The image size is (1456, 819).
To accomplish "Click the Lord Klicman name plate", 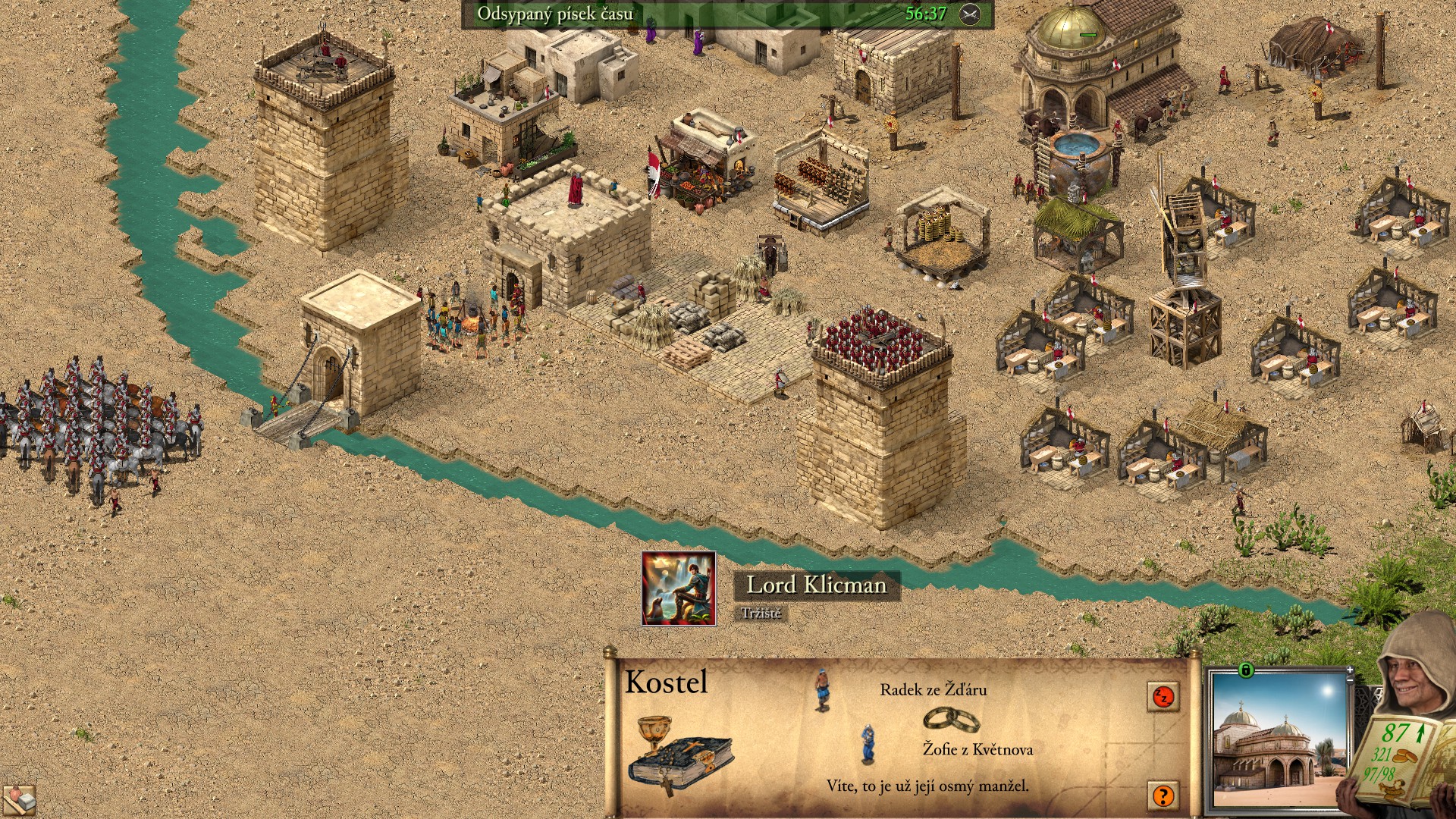I will click(x=816, y=585).
